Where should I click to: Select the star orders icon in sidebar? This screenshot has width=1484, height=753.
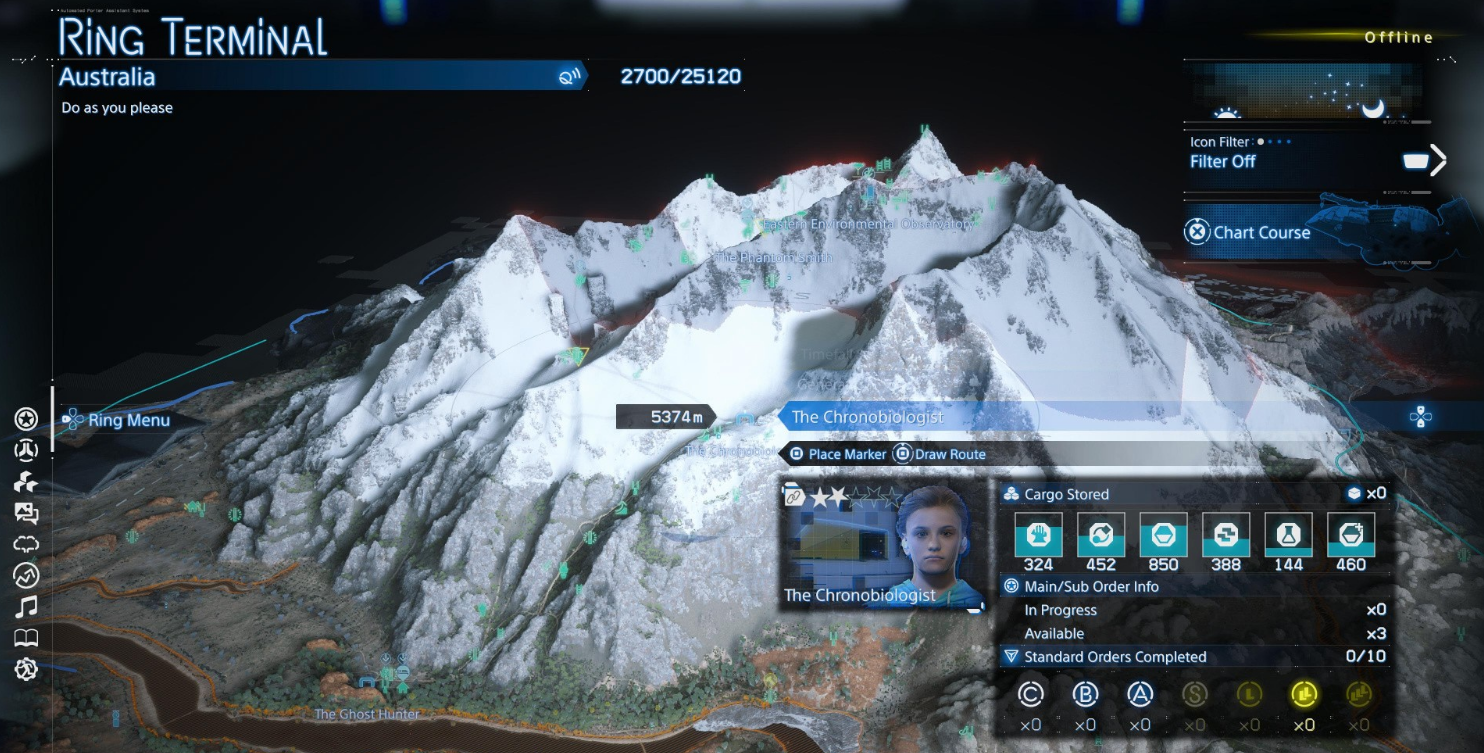(26, 419)
